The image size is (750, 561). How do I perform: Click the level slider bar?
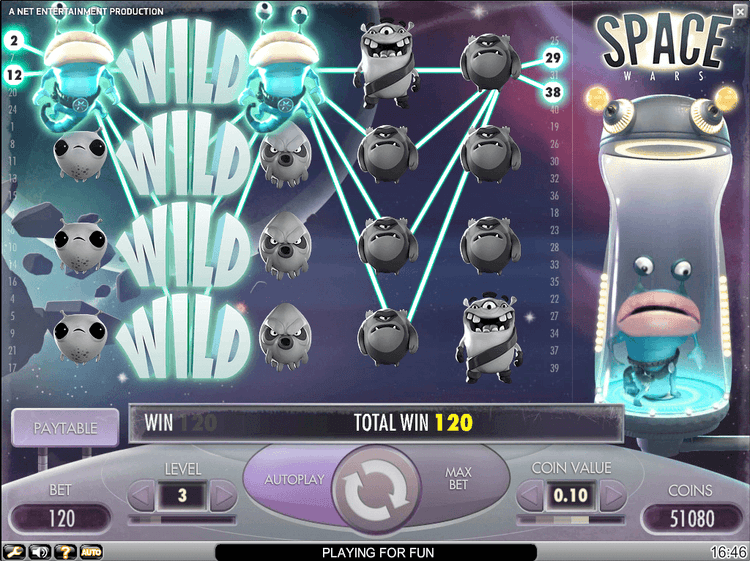tap(183, 519)
